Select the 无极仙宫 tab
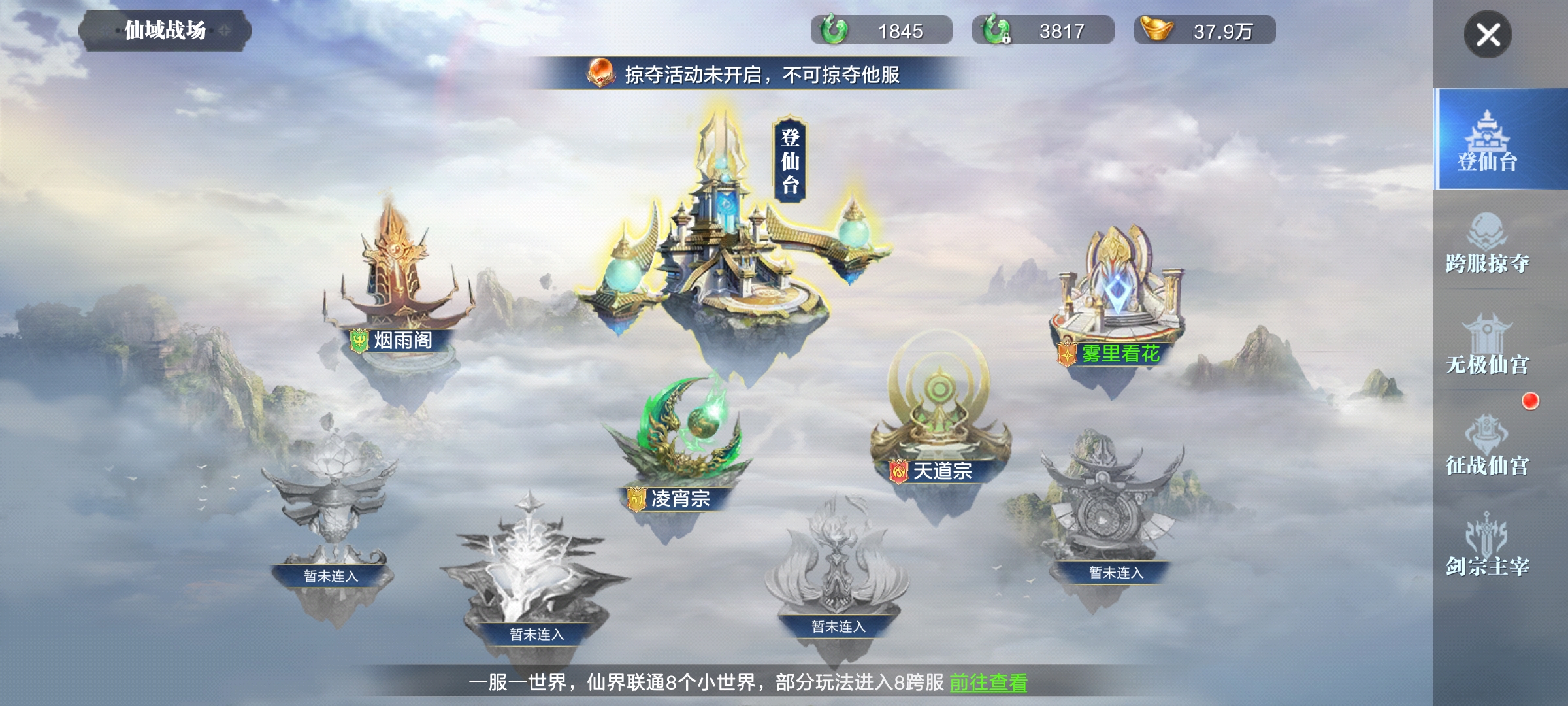 1488,343
